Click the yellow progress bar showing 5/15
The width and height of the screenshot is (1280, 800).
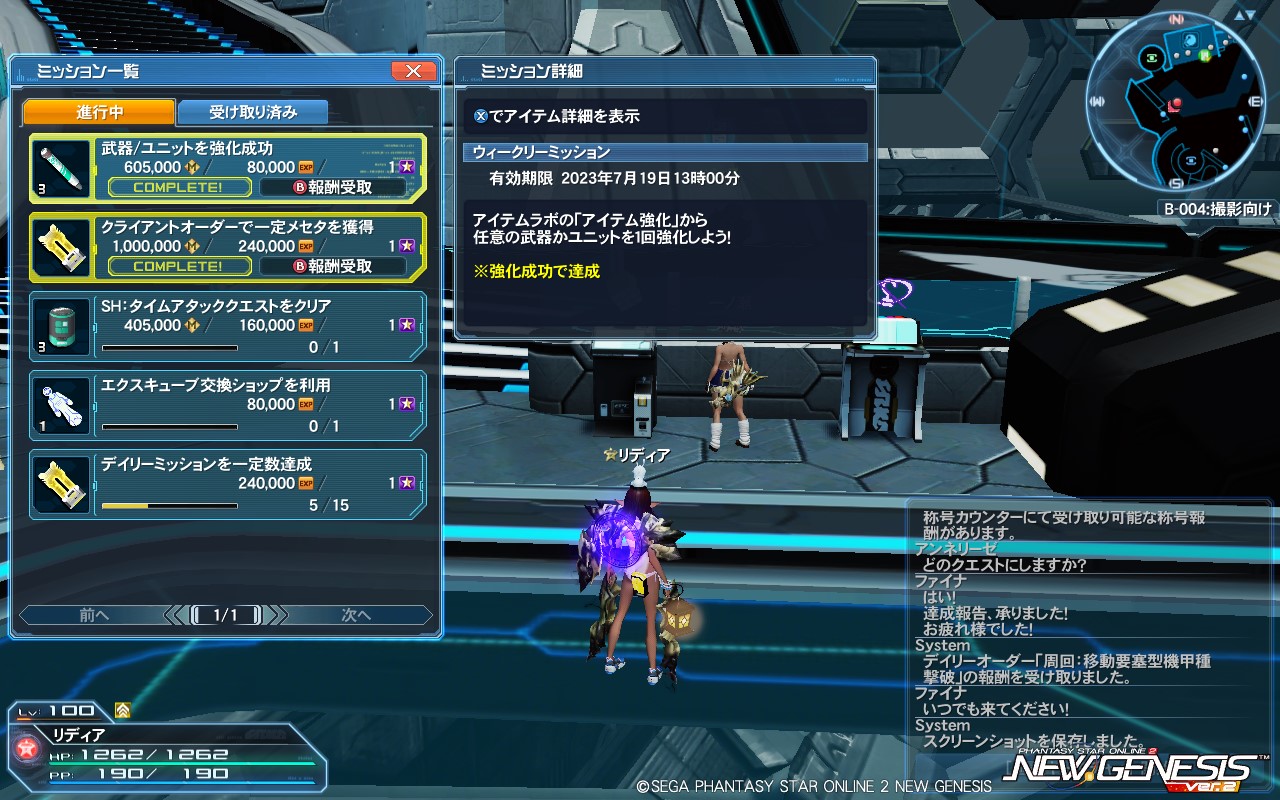pyautogui.click(x=170, y=506)
